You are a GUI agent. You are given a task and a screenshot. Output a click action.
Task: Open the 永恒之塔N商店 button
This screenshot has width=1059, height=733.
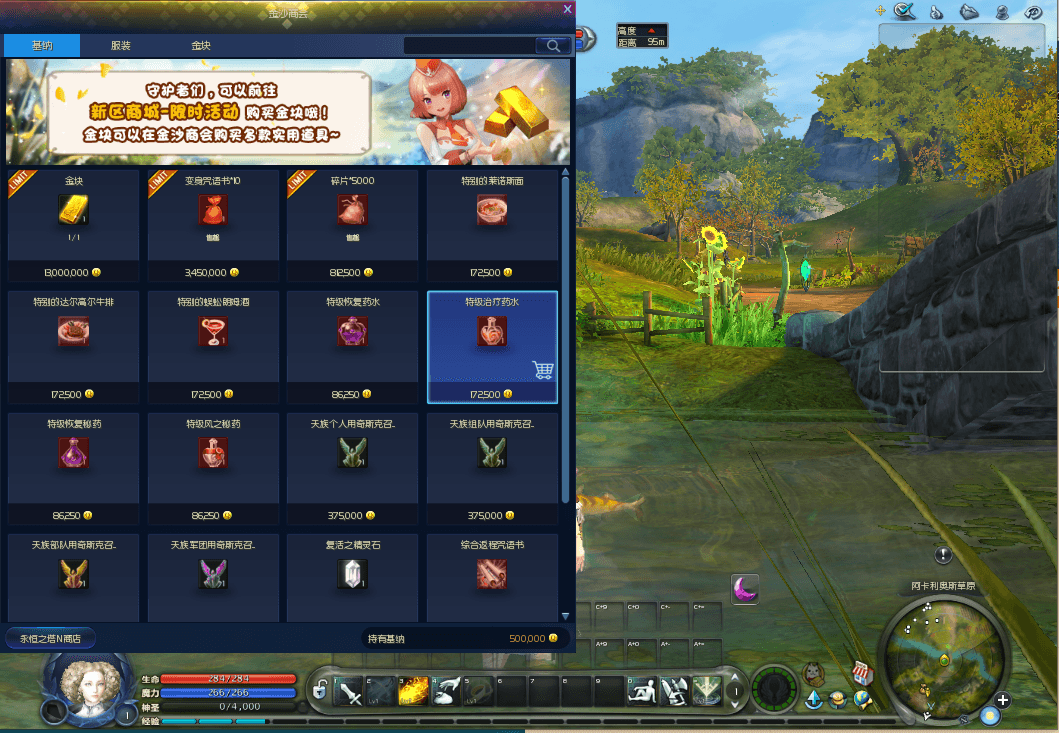click(x=50, y=638)
